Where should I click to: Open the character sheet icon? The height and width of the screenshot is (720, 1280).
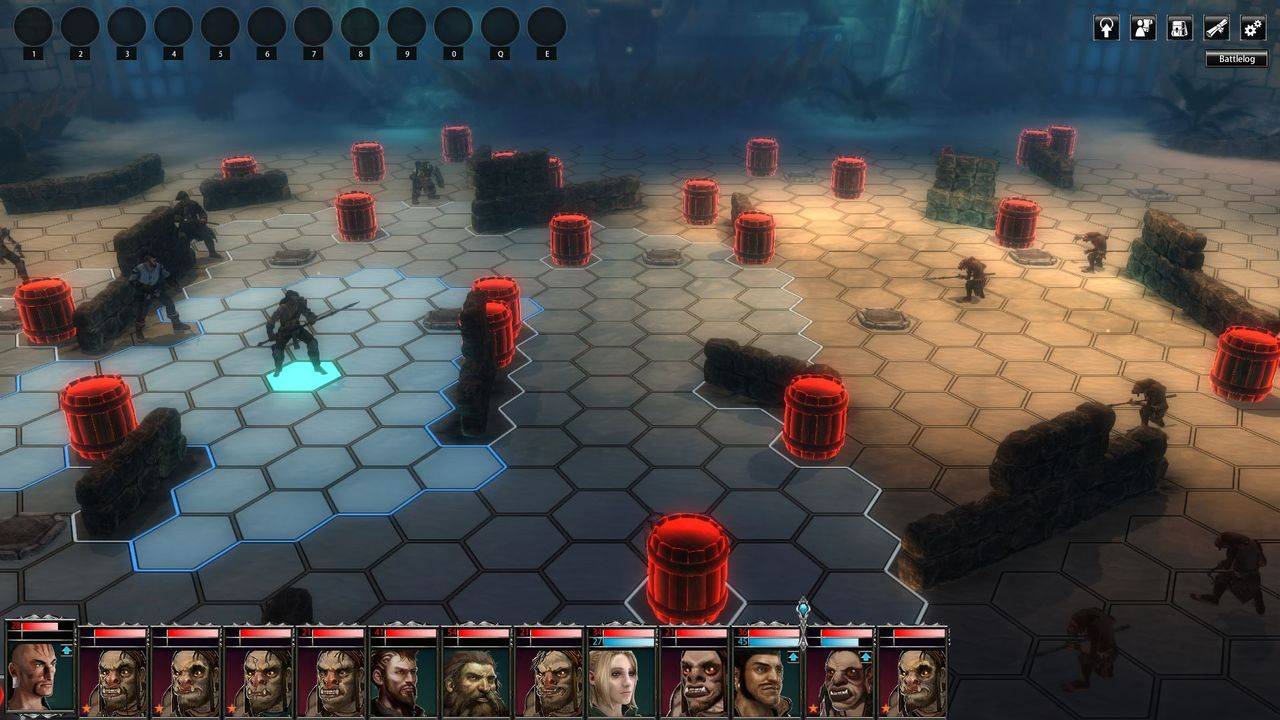click(x=1143, y=28)
